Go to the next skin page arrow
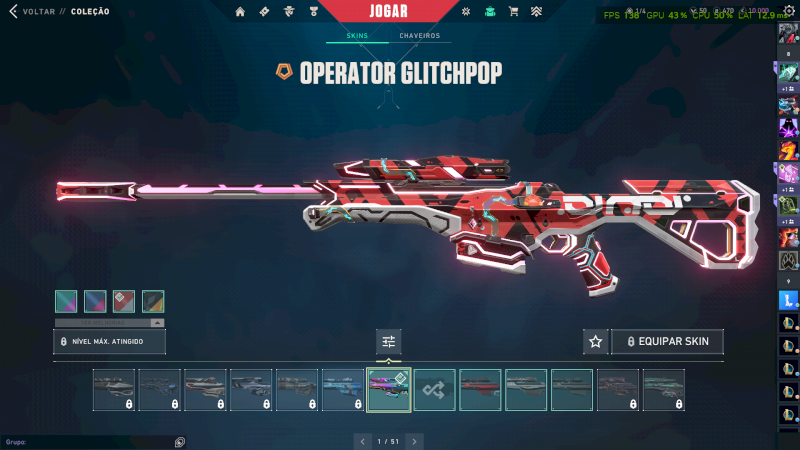The width and height of the screenshot is (800, 450). [414, 440]
